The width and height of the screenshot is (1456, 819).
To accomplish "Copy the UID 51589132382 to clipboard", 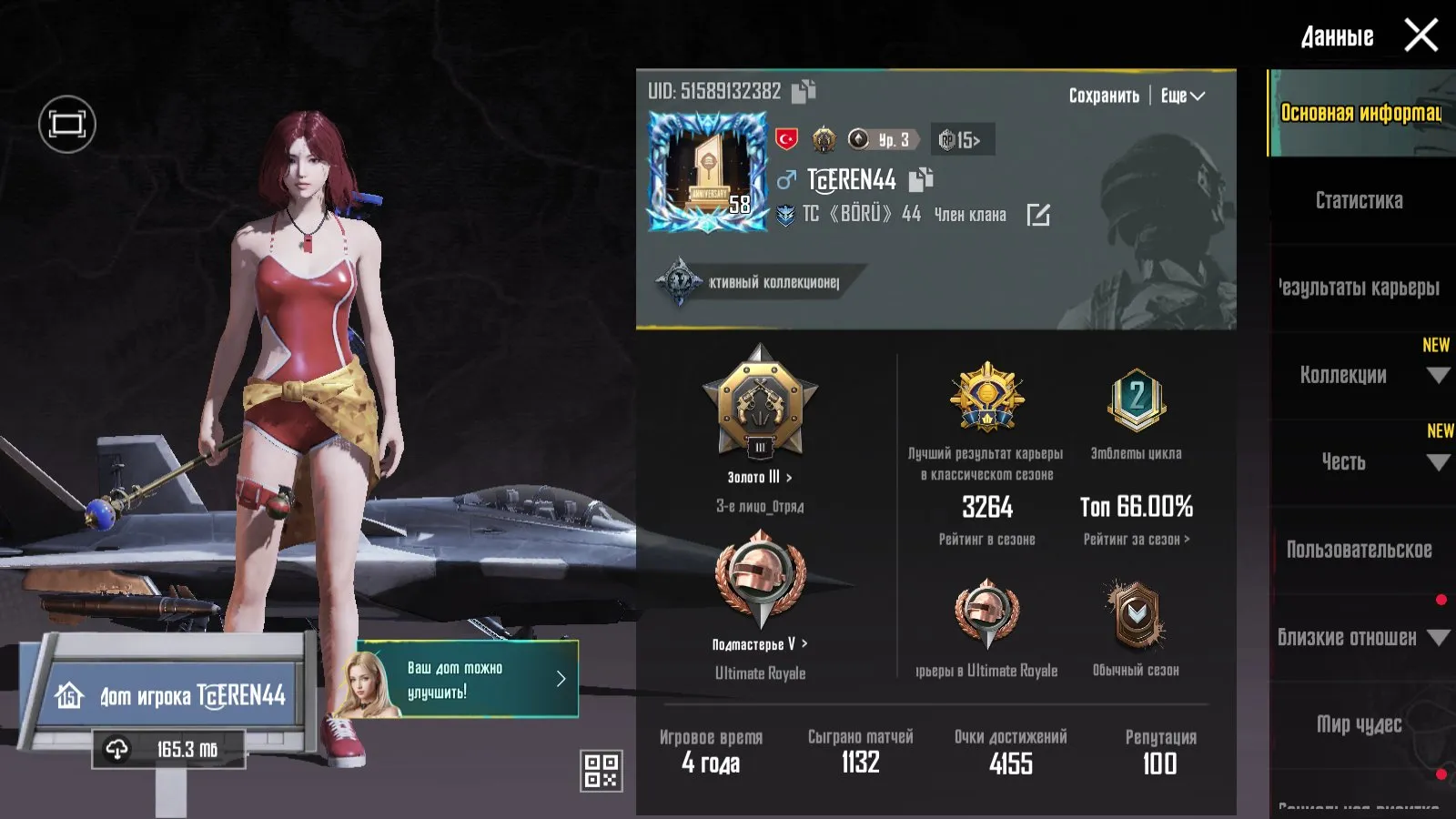I will pos(804,91).
